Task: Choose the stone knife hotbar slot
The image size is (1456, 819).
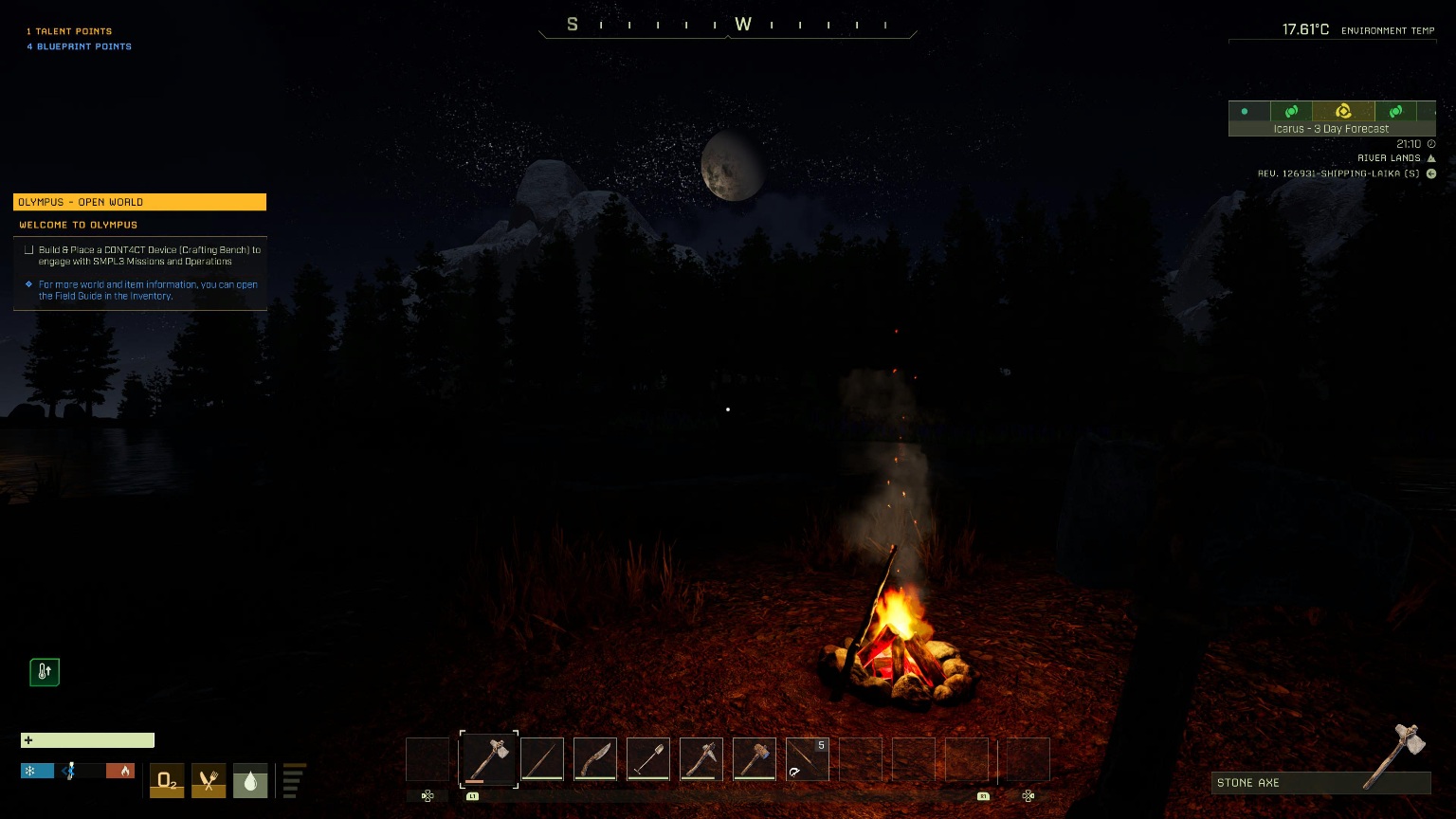Action: (595, 759)
